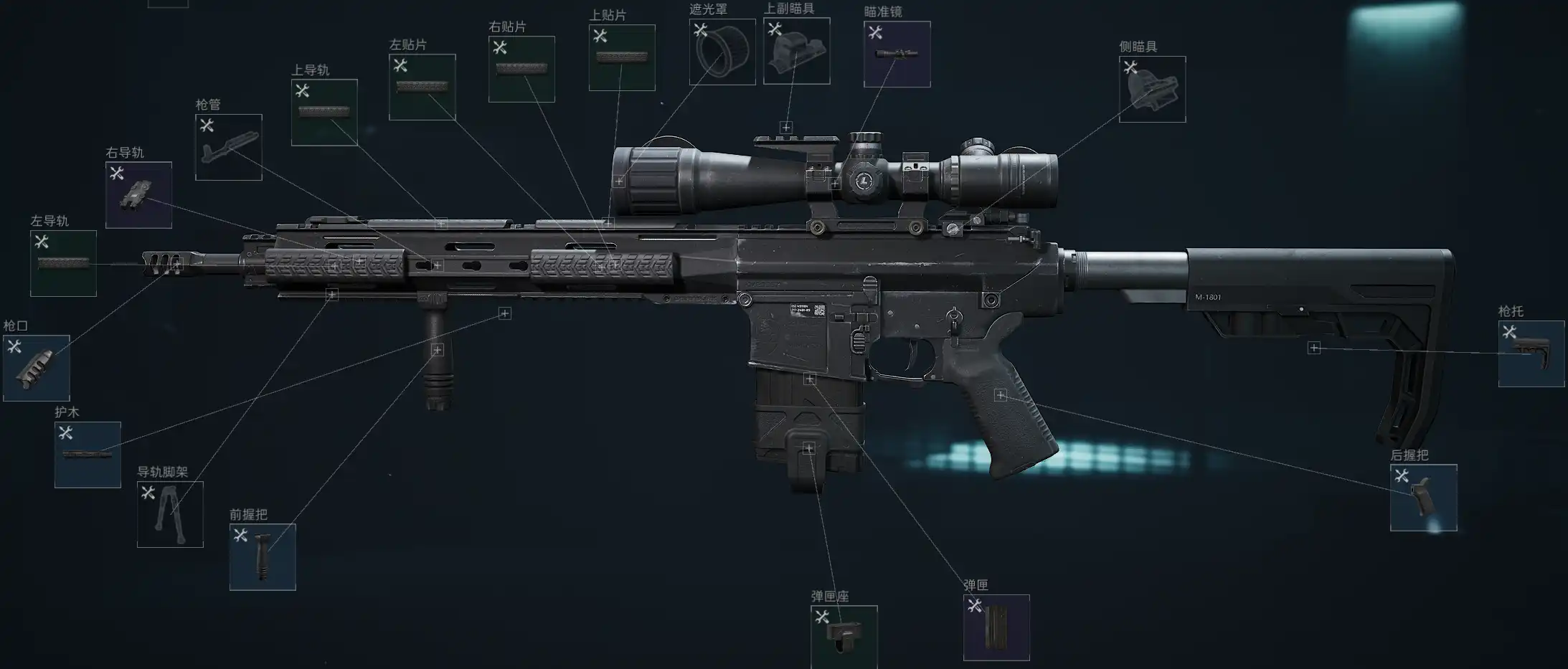Select the 护木 handguard slot
The width and height of the screenshot is (1568, 669).
point(88,455)
